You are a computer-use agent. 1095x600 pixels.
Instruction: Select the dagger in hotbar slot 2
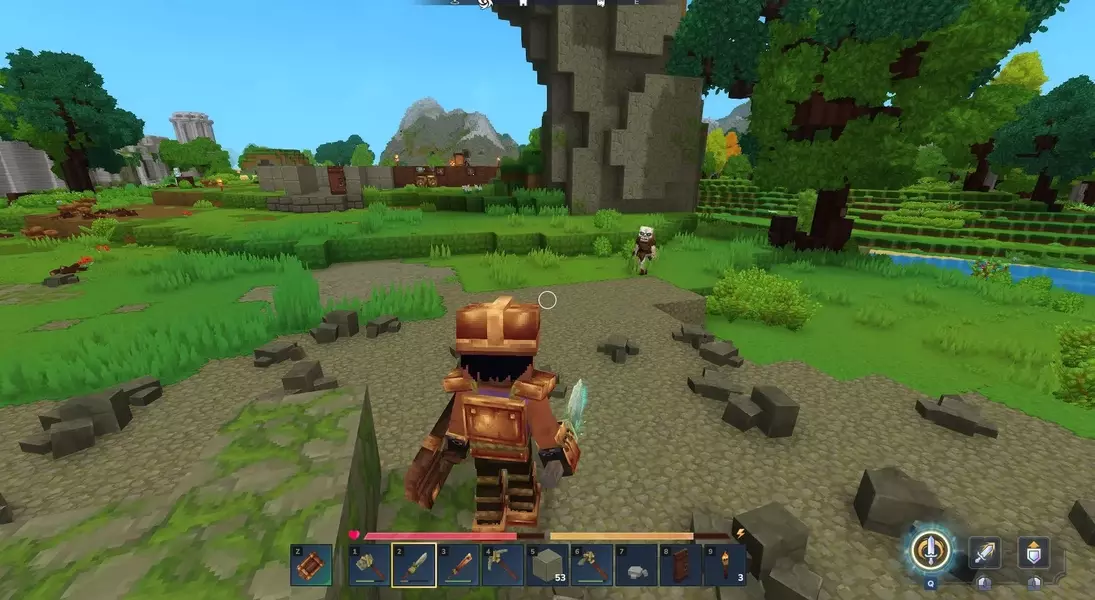tap(413, 565)
